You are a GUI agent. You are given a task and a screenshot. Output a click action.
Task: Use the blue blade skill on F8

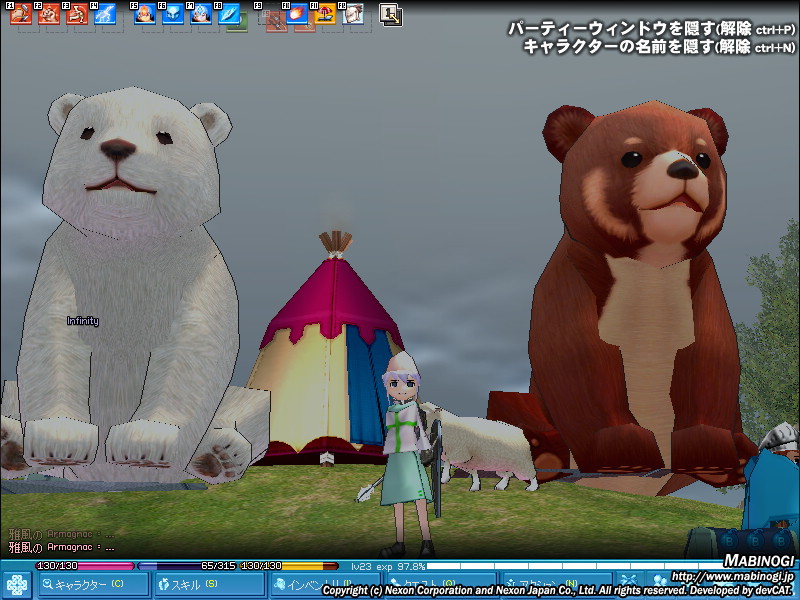(229, 14)
